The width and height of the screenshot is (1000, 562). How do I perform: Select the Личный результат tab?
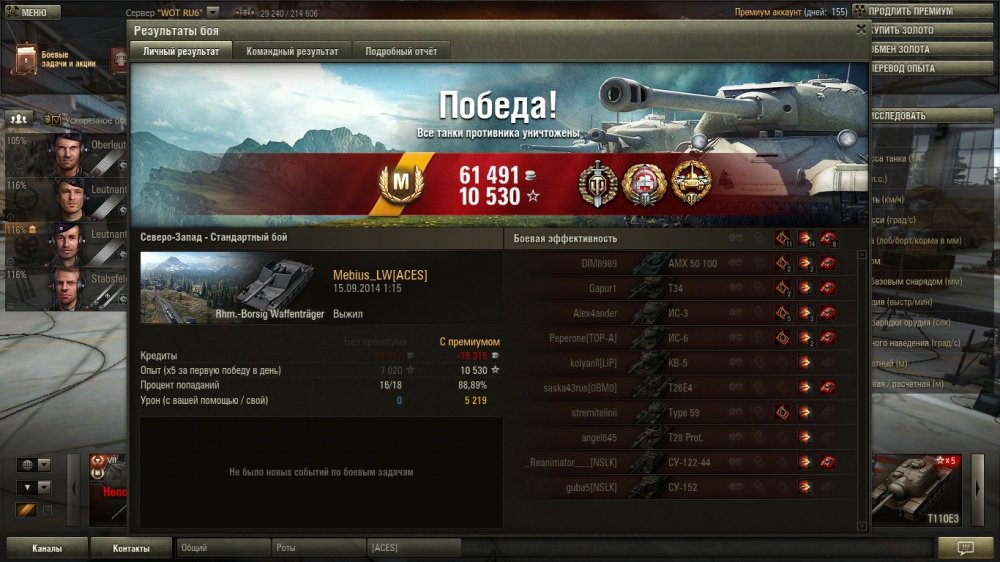pos(181,51)
